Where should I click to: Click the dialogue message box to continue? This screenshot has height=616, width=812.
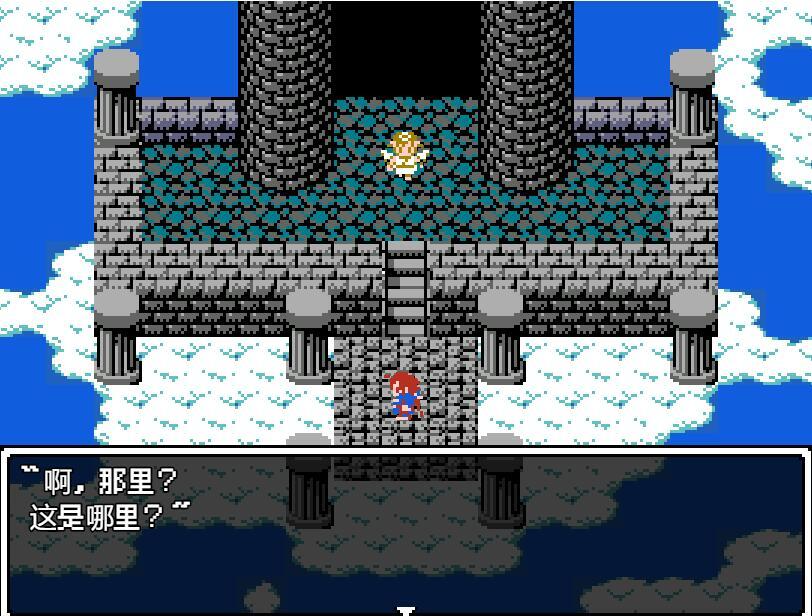[405, 530]
